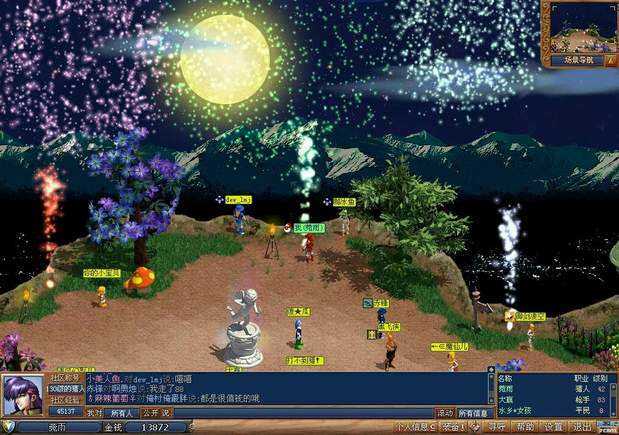This screenshot has height=435, width=619.
Task: Click the 所有信息 message filter
Action: pos(474,412)
